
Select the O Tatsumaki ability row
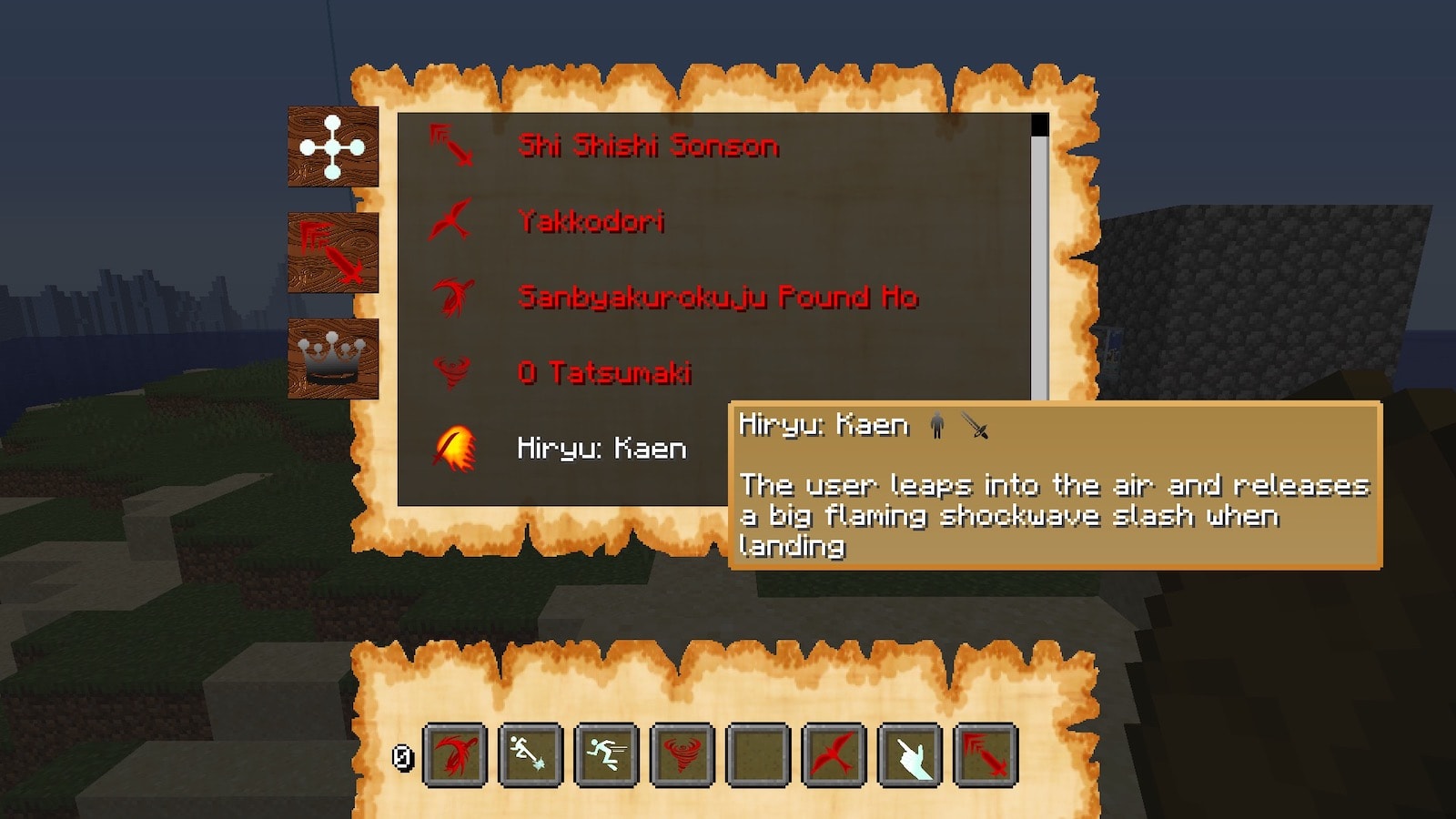point(604,372)
